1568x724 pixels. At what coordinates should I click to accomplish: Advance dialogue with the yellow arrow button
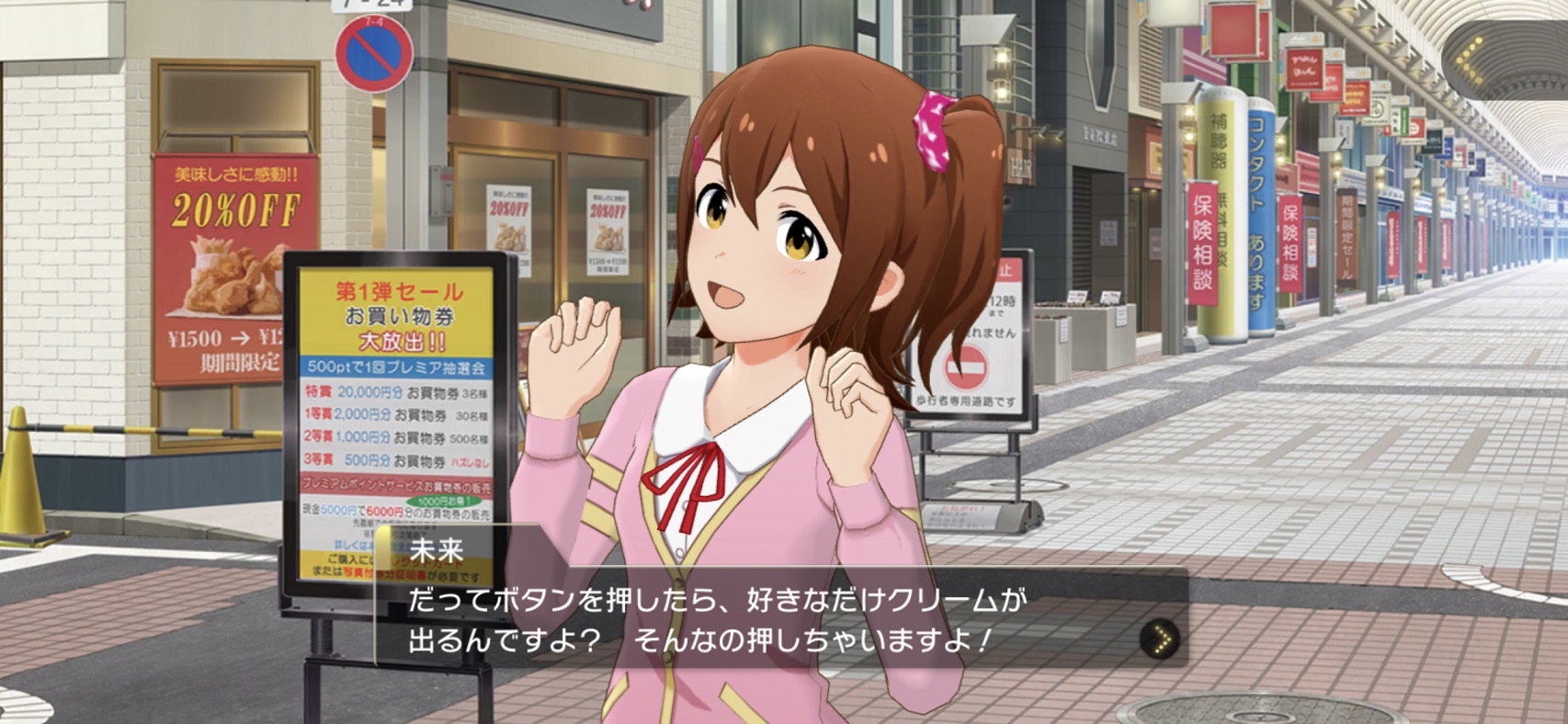1160,638
